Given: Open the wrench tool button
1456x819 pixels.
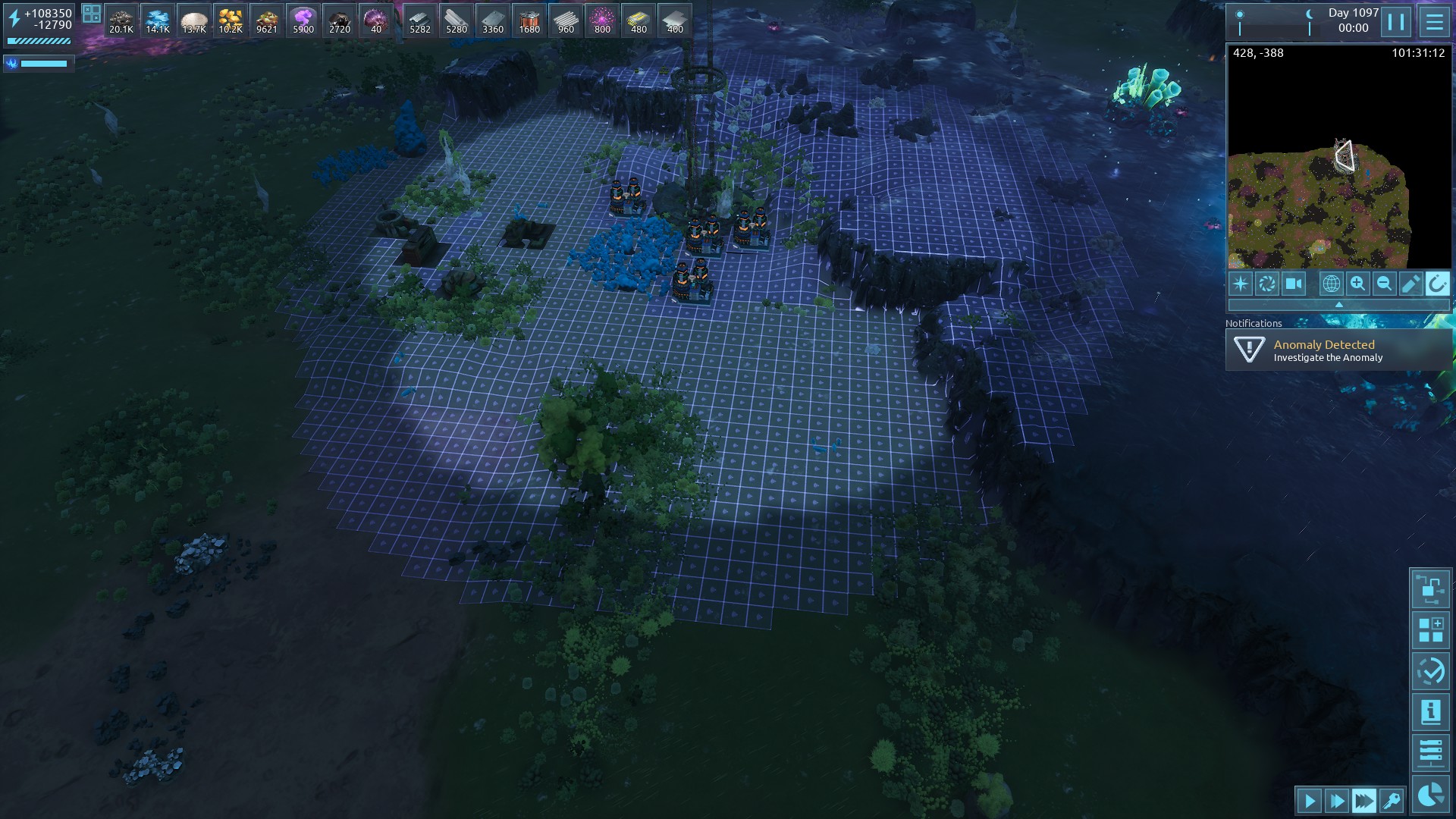Looking at the screenshot, I should [x=1392, y=801].
